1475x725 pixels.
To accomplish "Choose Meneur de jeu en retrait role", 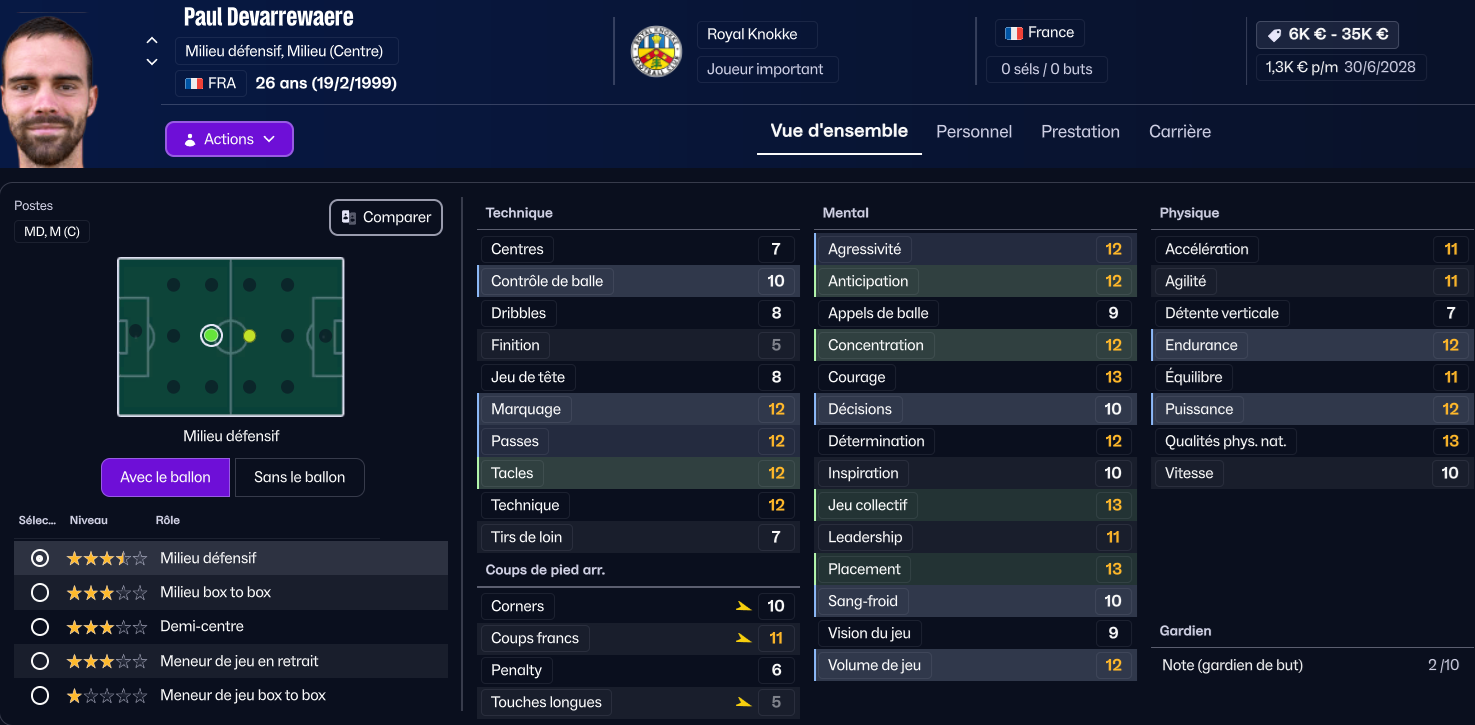I will (x=40, y=661).
